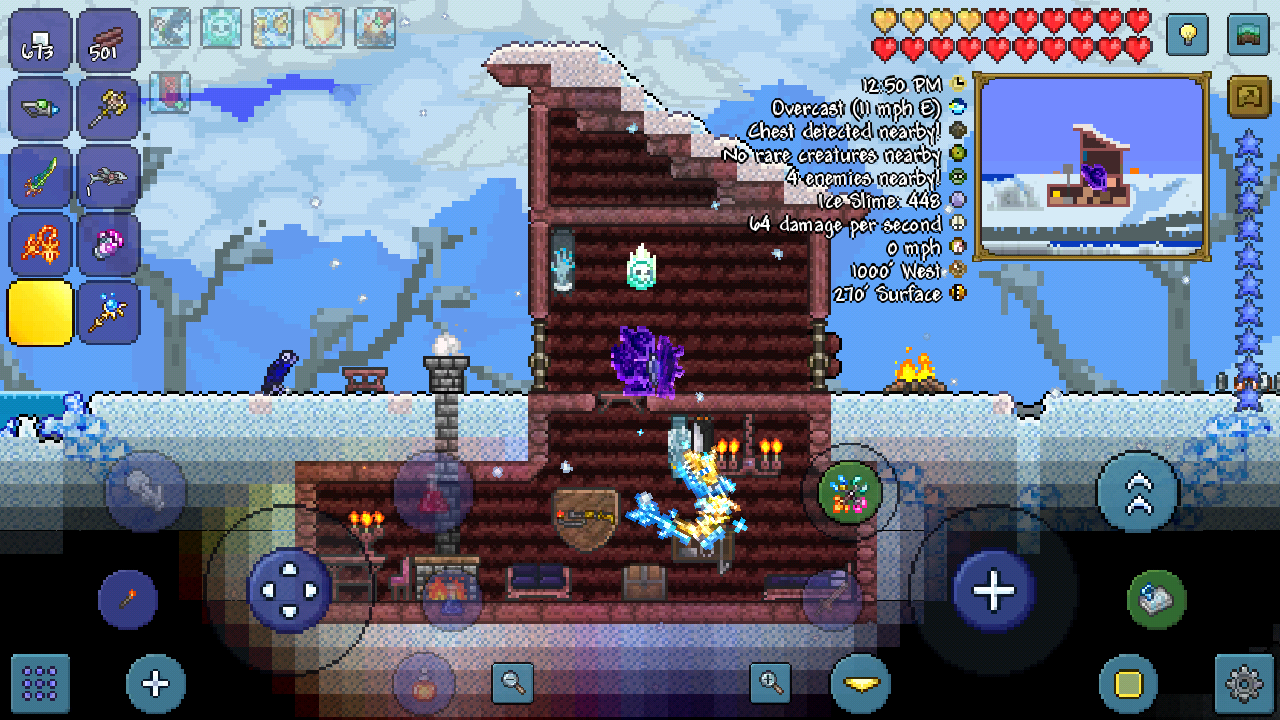The width and height of the screenshot is (1280, 720).
Task: Select the glowing staff in the bottom hotbar slot
Action: click(x=108, y=310)
